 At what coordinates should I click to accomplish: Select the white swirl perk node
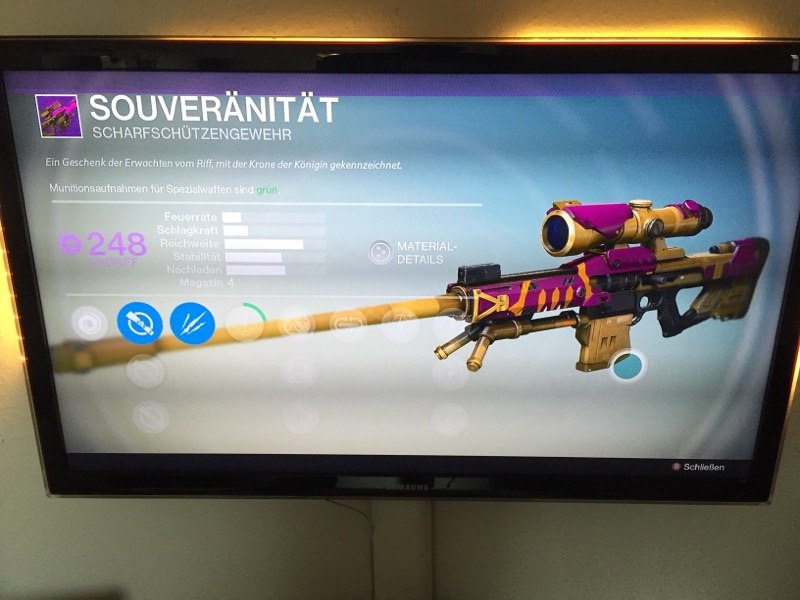coord(89,323)
